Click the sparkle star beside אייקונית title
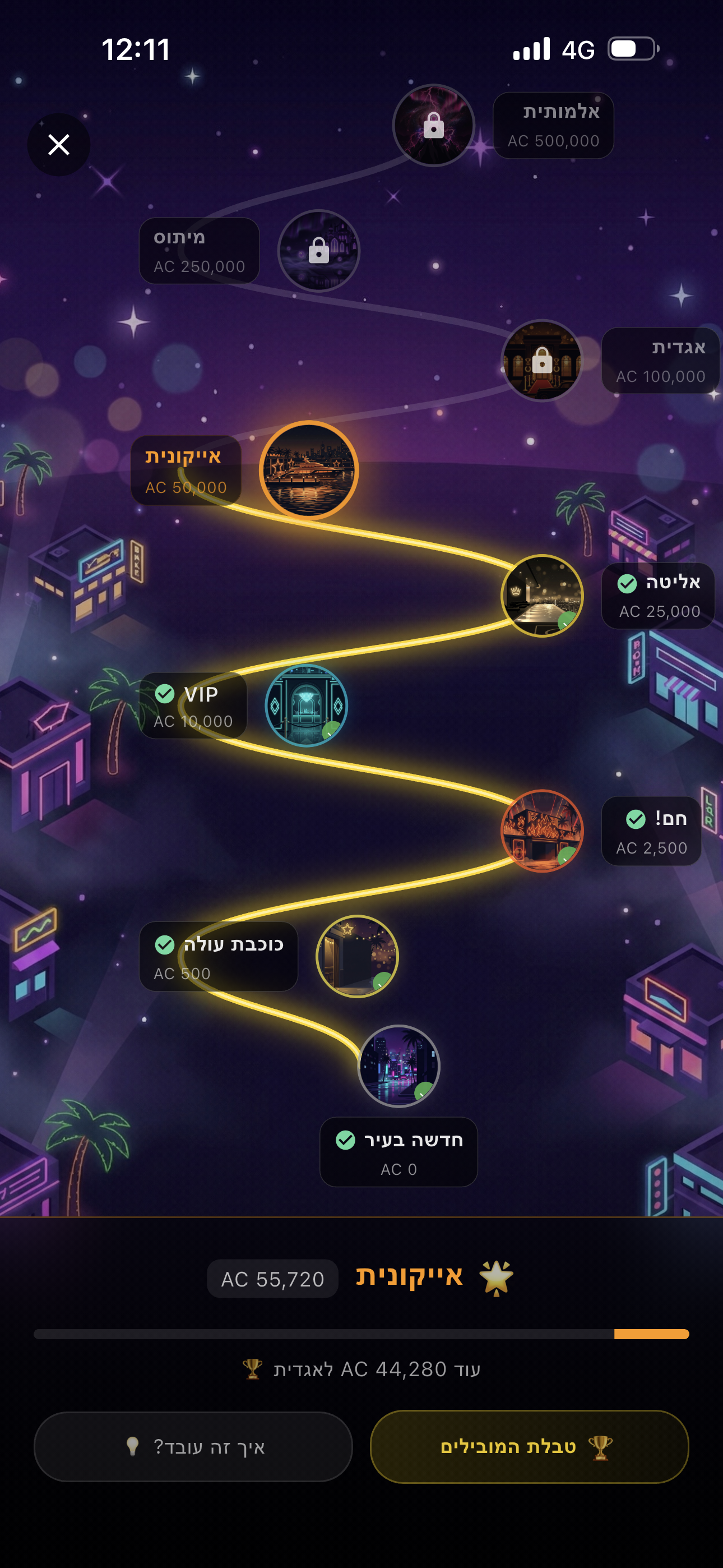 point(495,1277)
